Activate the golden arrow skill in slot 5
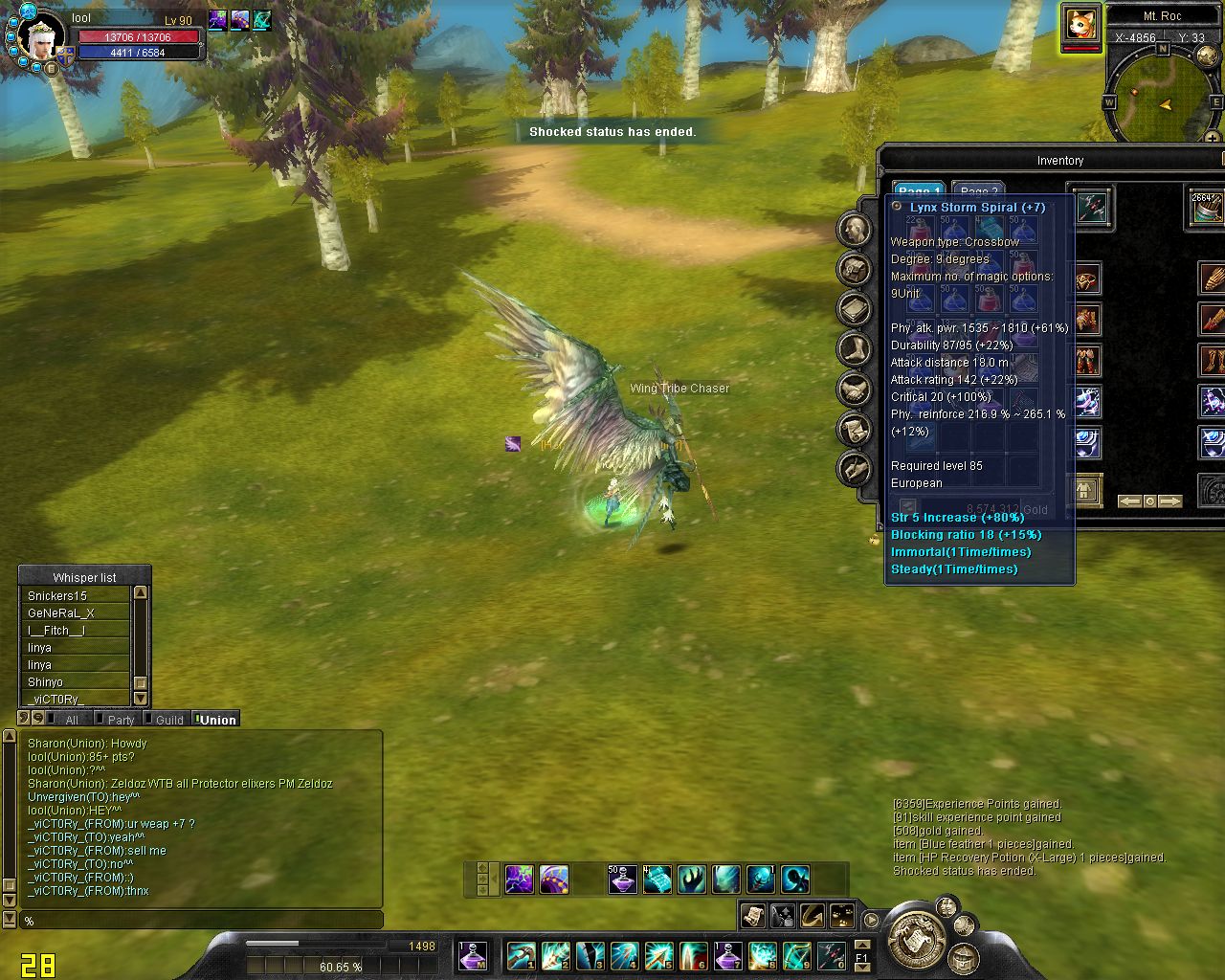 (658, 955)
